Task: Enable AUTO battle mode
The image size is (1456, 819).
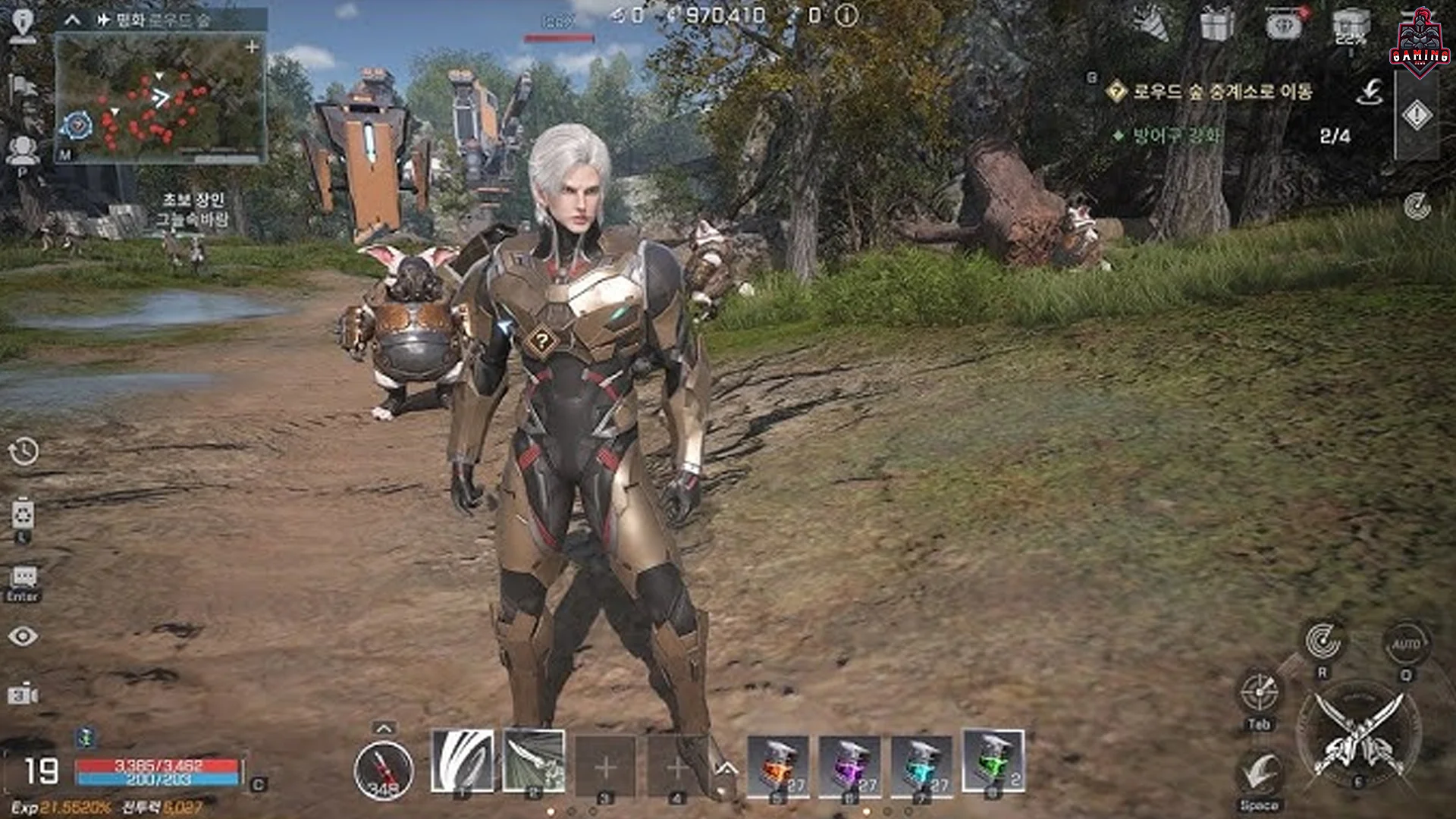Action: (x=1407, y=642)
